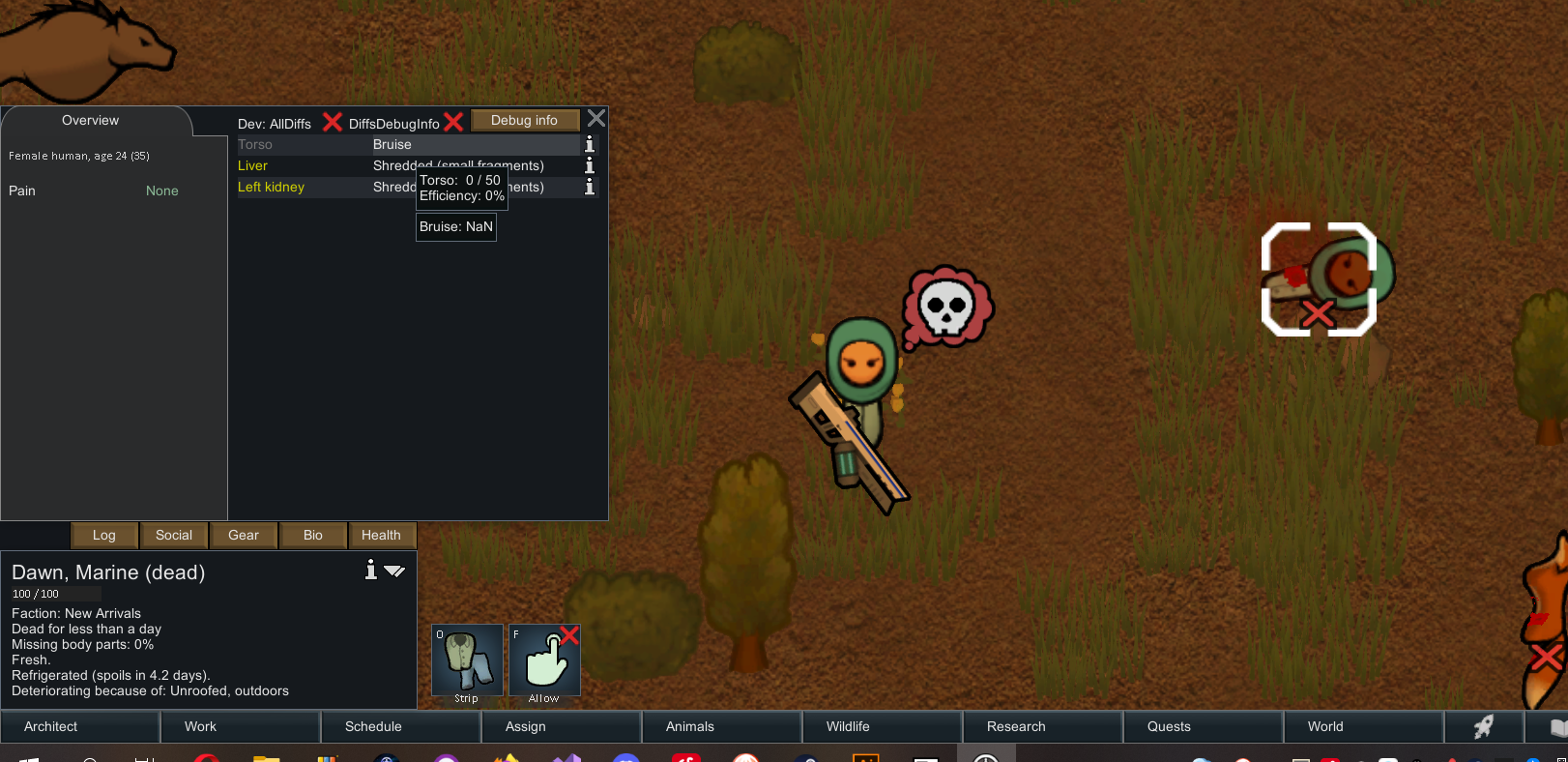
Task: Expand the dropdown arrow beside Dawn's info icon
Action: [394, 571]
